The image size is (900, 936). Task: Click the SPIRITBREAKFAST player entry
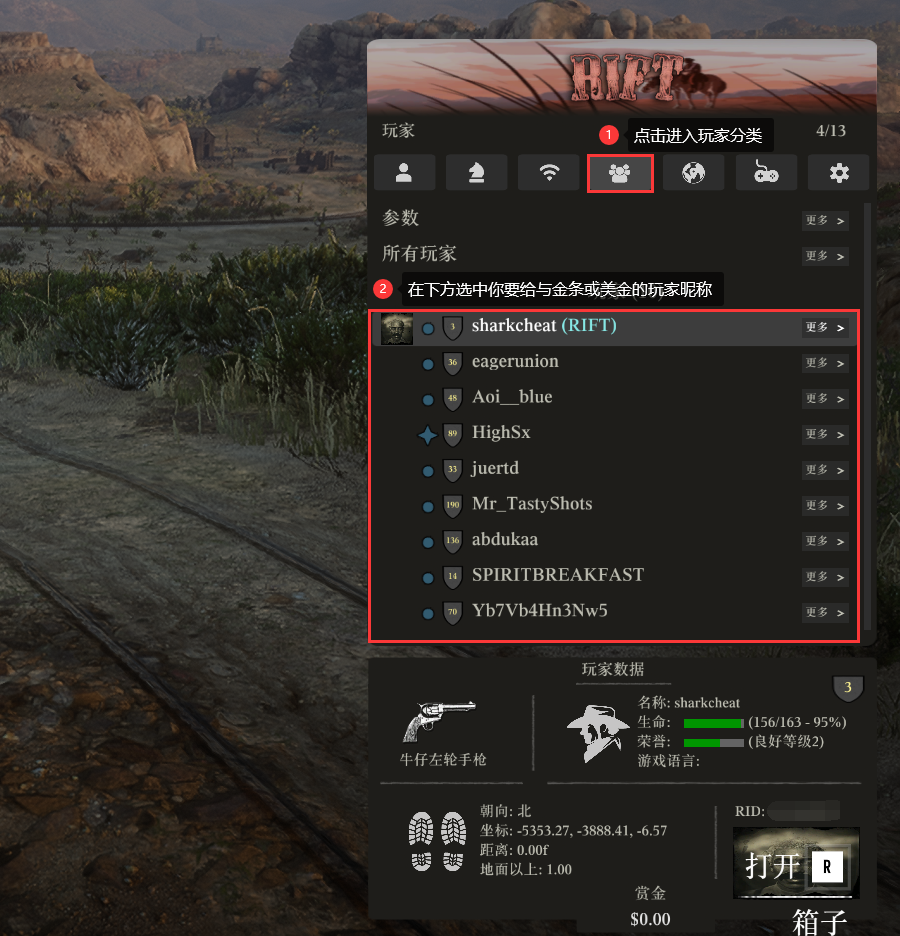tap(558, 576)
